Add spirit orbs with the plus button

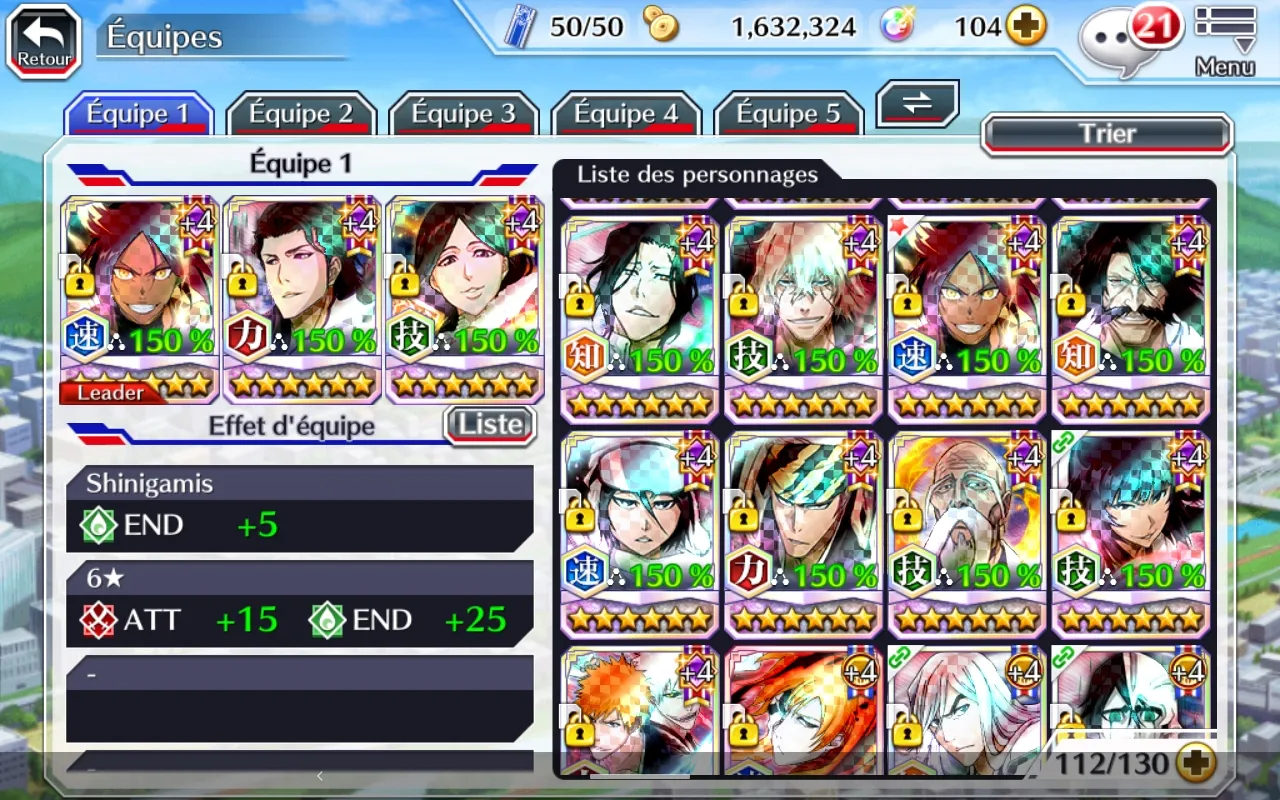1026,27
